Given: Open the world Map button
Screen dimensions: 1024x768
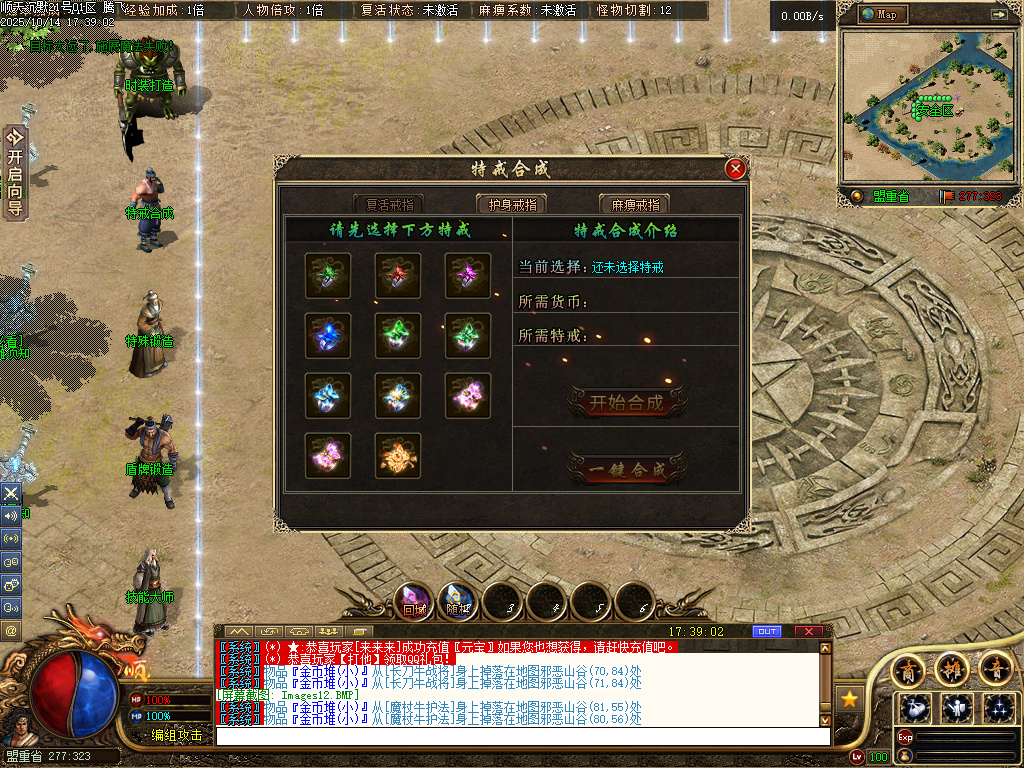Looking at the screenshot, I should [x=880, y=14].
